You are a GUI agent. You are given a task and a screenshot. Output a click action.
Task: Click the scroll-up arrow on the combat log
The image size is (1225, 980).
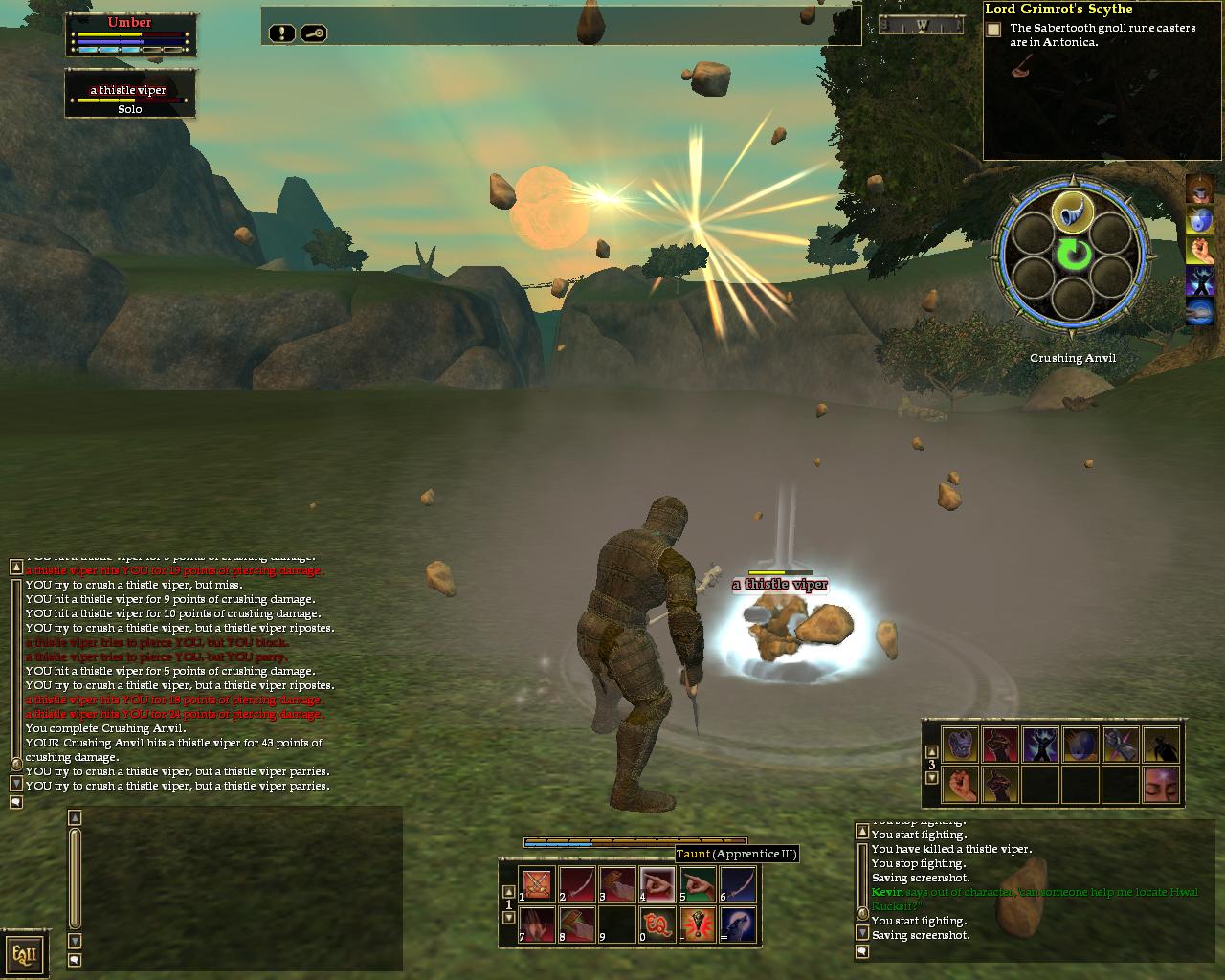point(14,567)
